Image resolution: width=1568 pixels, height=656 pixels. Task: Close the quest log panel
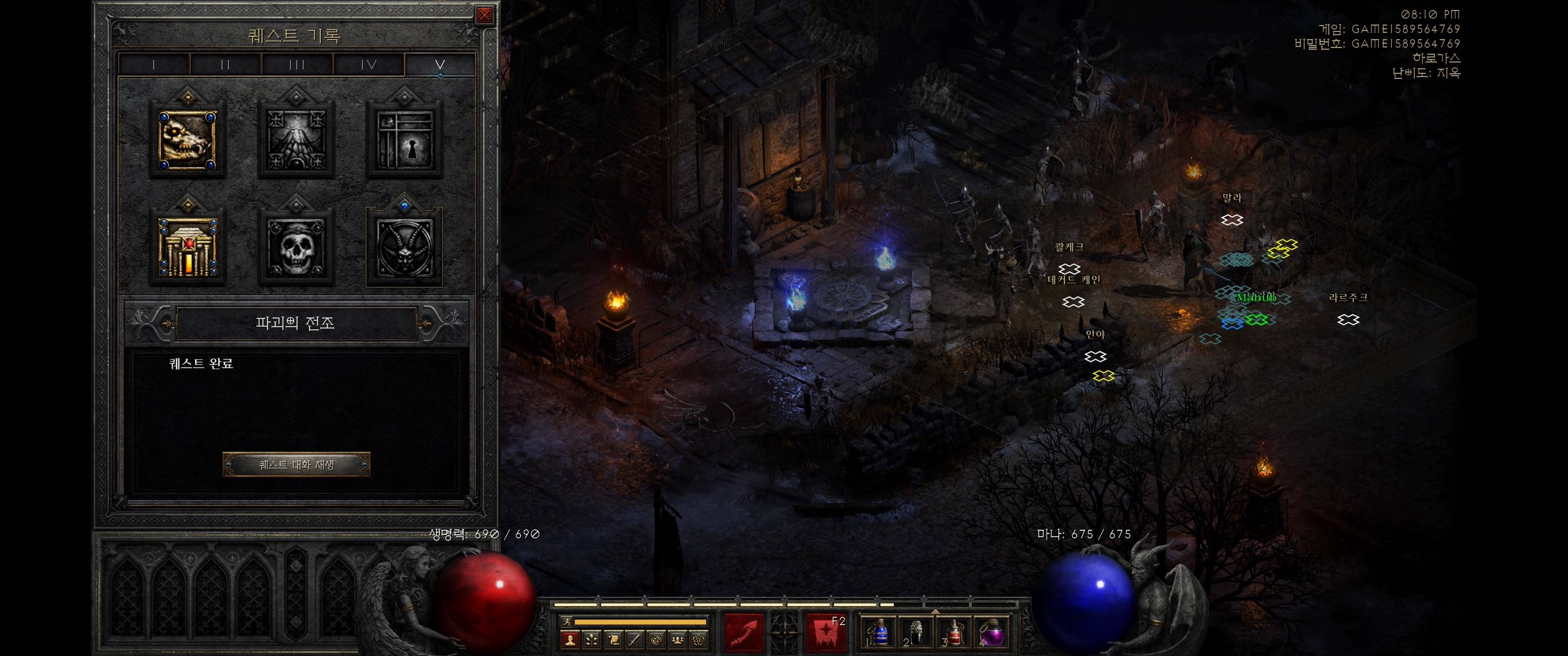[x=484, y=15]
